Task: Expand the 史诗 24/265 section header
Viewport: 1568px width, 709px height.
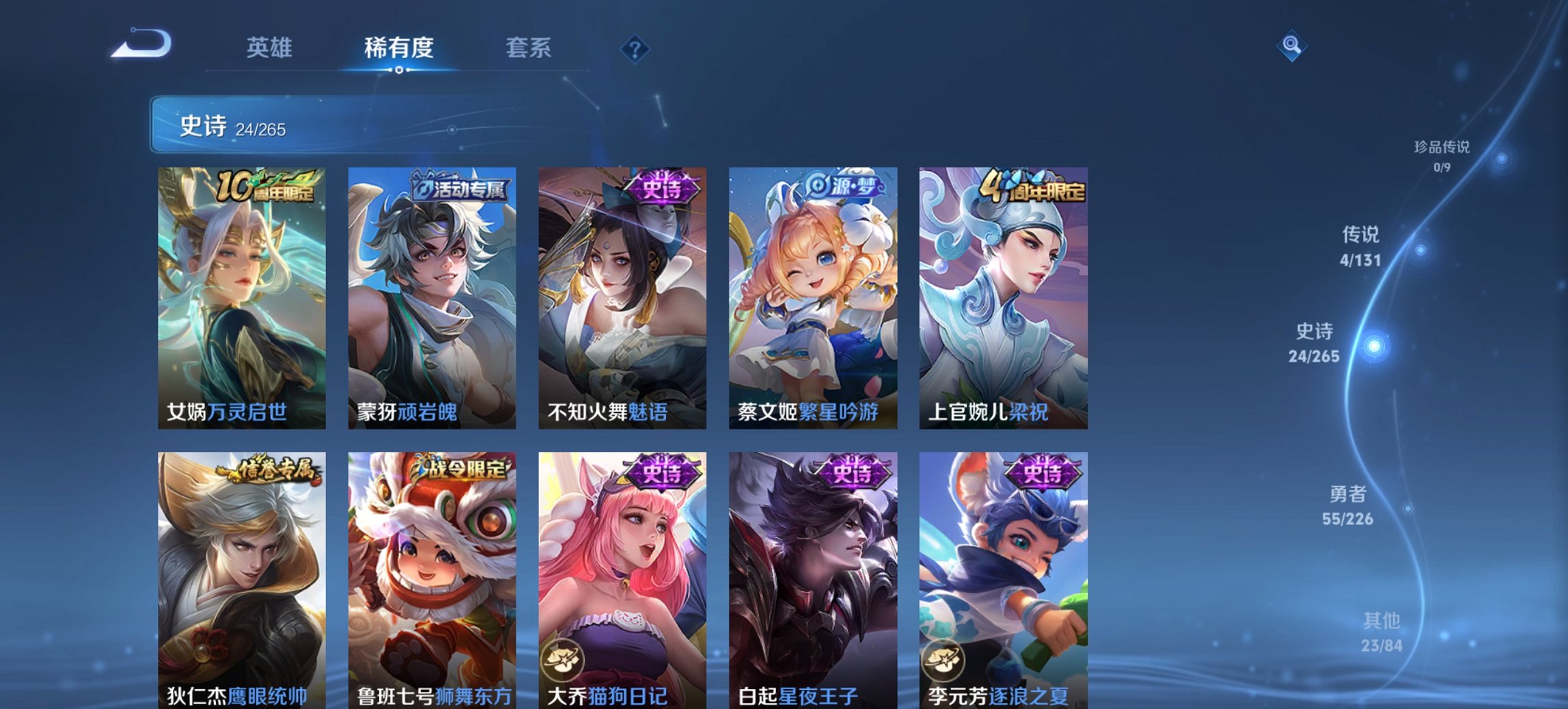Action: pyautogui.click(x=232, y=126)
